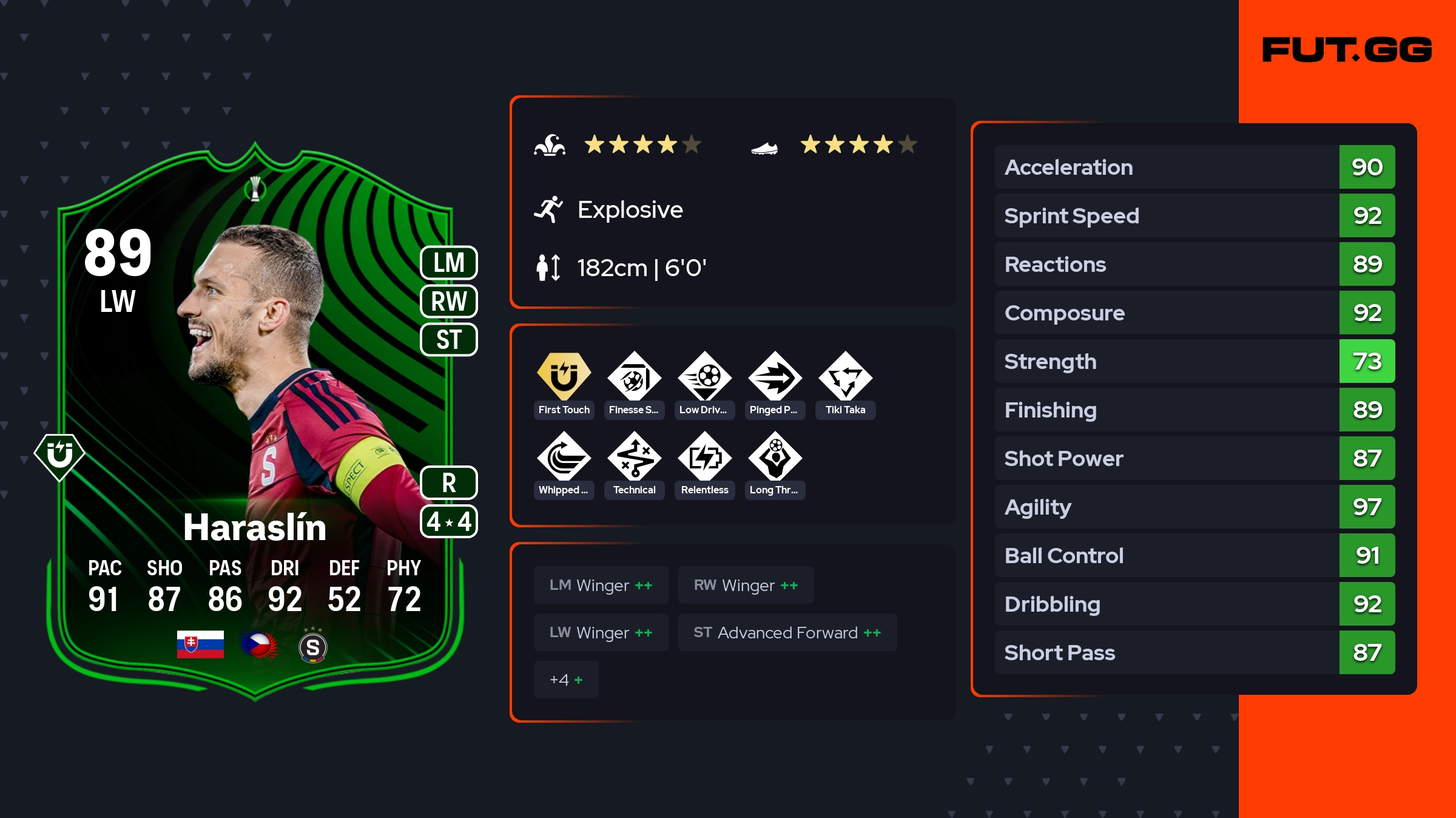1456x818 pixels.
Task: Open the FUT.GG logo link
Action: coord(1347,50)
